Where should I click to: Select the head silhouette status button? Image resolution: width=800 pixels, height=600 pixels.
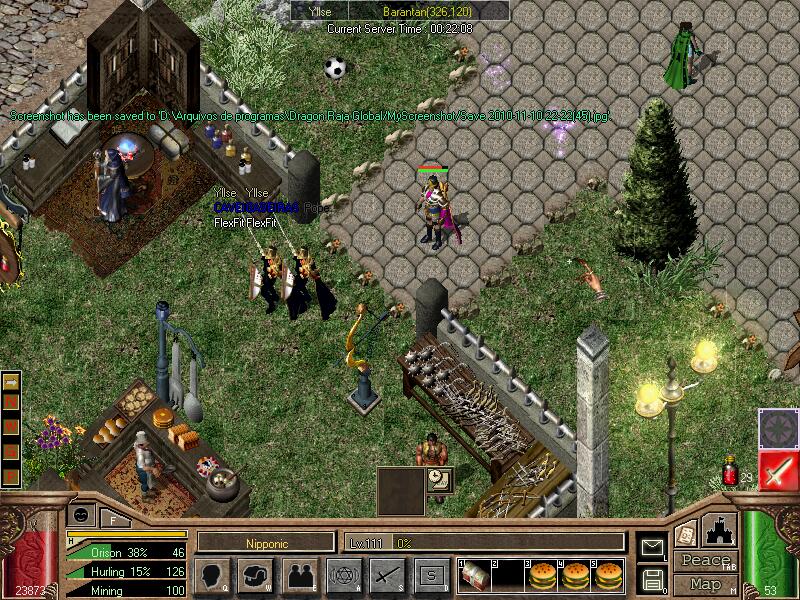pyautogui.click(x=213, y=575)
